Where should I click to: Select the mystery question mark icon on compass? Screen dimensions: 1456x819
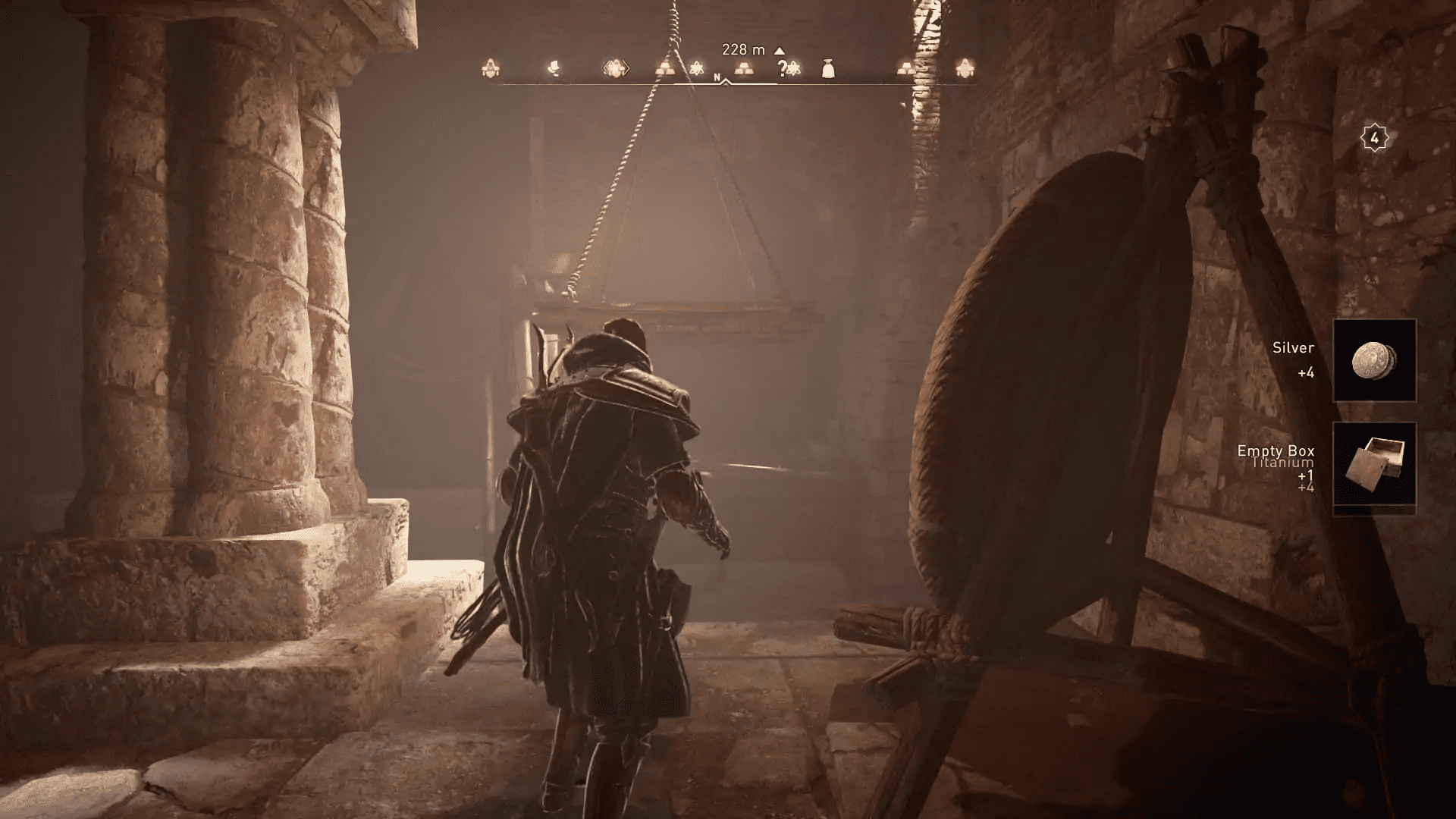783,67
